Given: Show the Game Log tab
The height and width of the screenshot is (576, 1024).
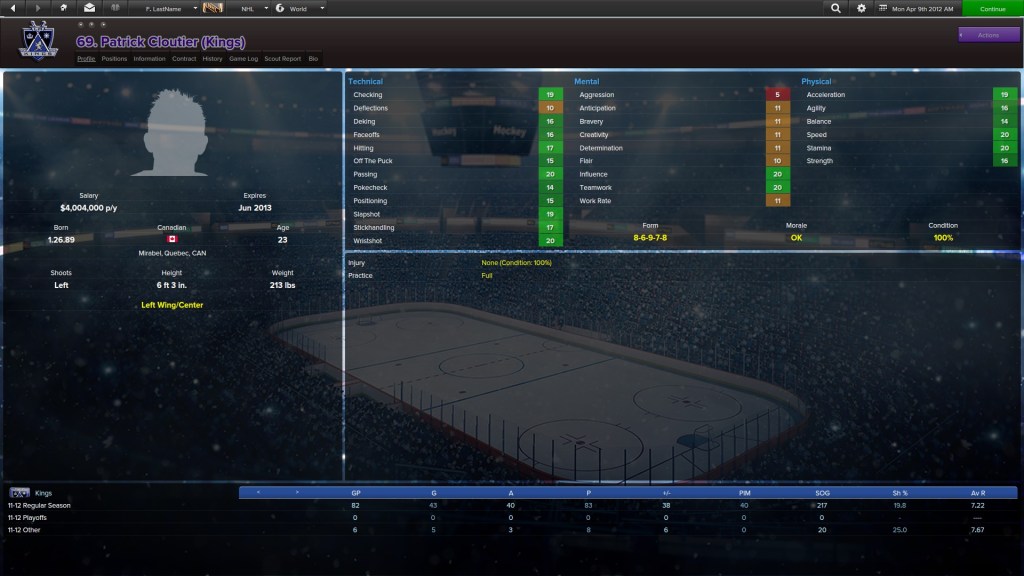Looking at the screenshot, I should 243,59.
